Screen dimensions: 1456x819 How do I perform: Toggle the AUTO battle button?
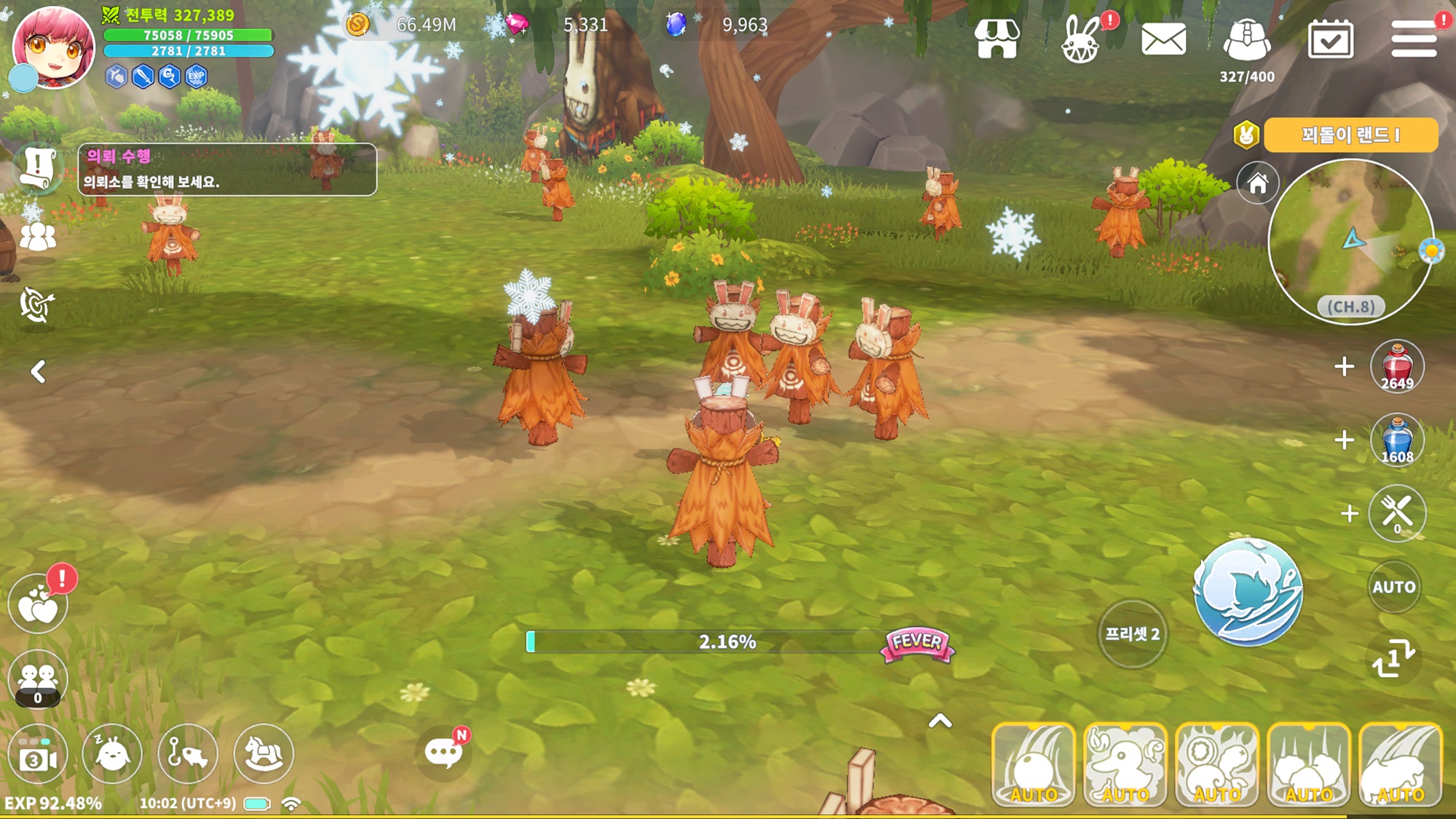[x=1393, y=587]
